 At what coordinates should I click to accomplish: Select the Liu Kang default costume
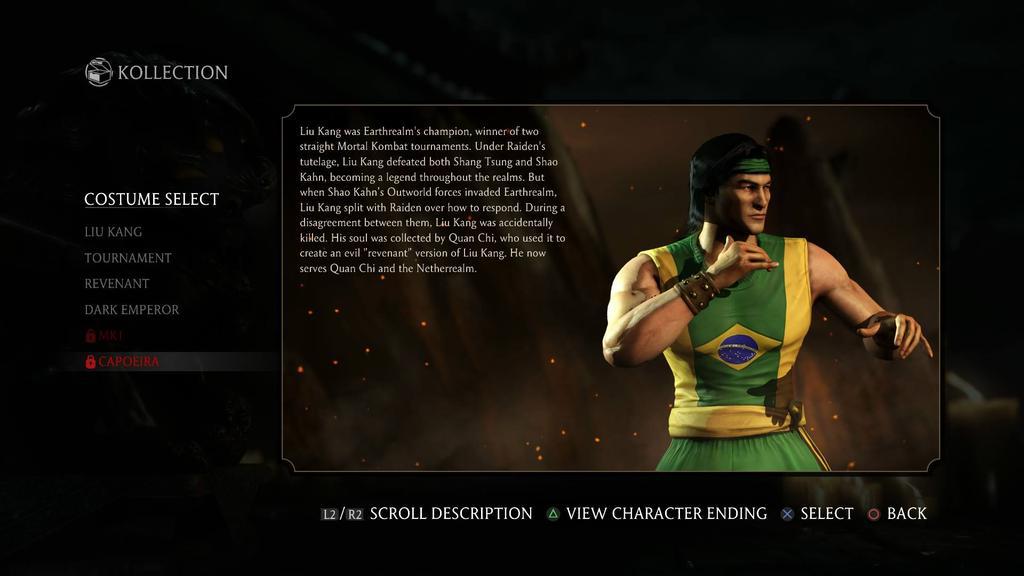click(x=113, y=232)
